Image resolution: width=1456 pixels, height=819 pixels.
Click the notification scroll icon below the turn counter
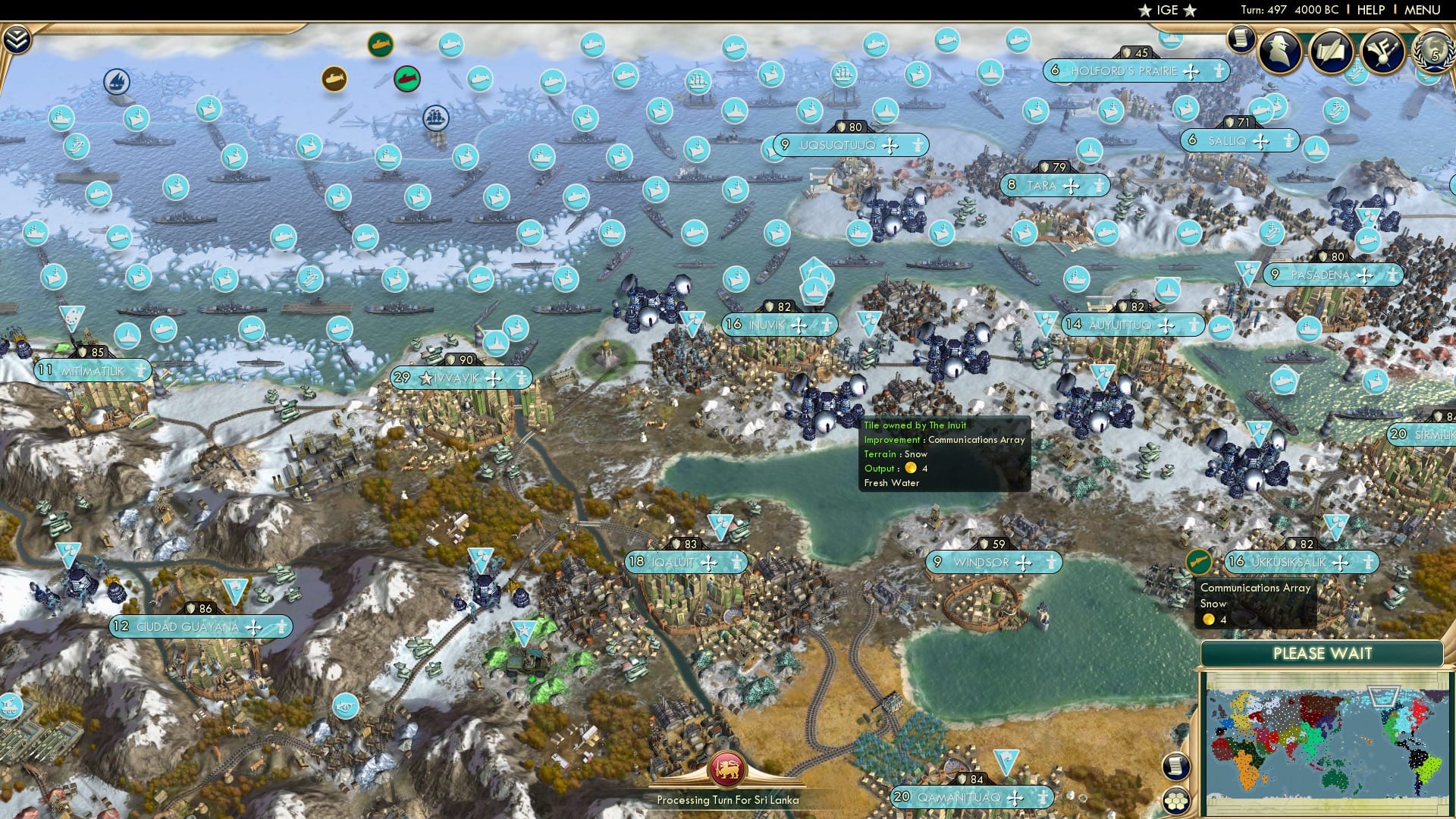pyautogui.click(x=1242, y=40)
